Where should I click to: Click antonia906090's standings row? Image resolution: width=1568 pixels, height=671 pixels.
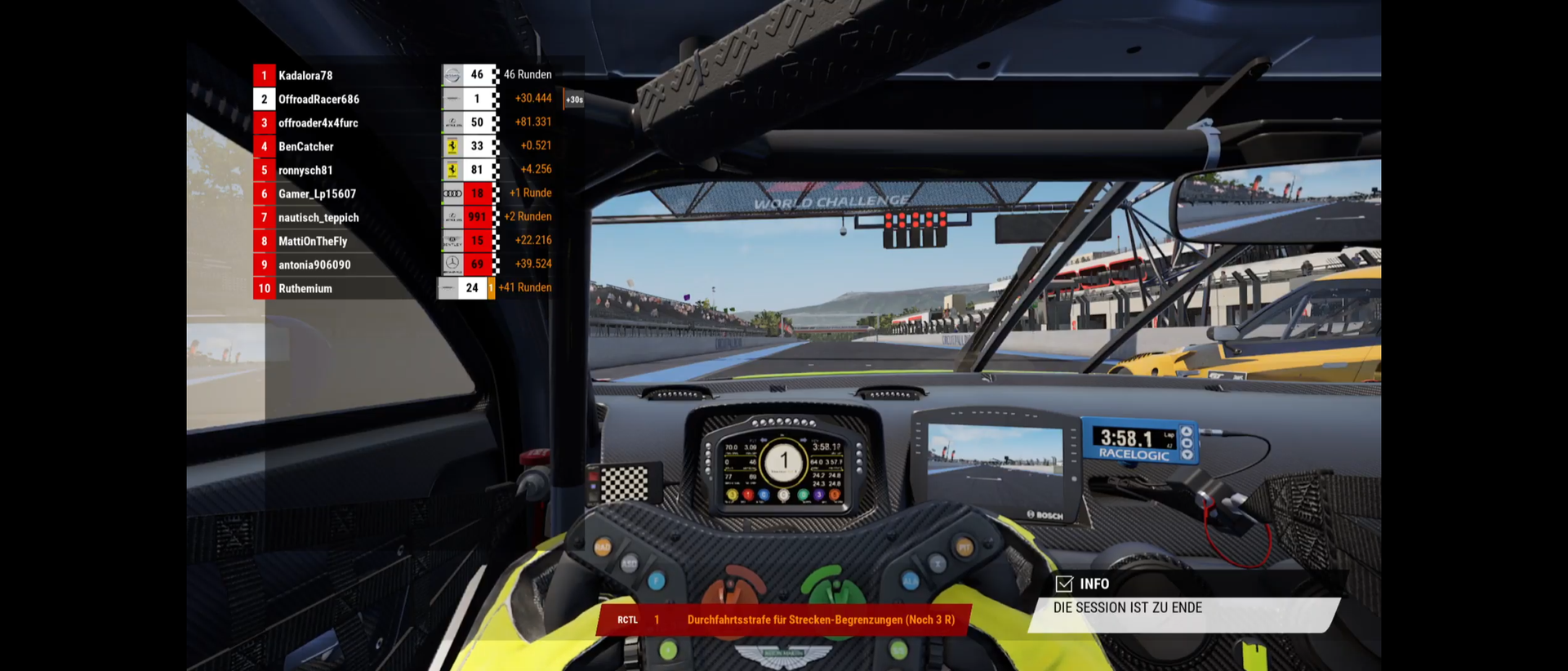pyautogui.click(x=314, y=265)
